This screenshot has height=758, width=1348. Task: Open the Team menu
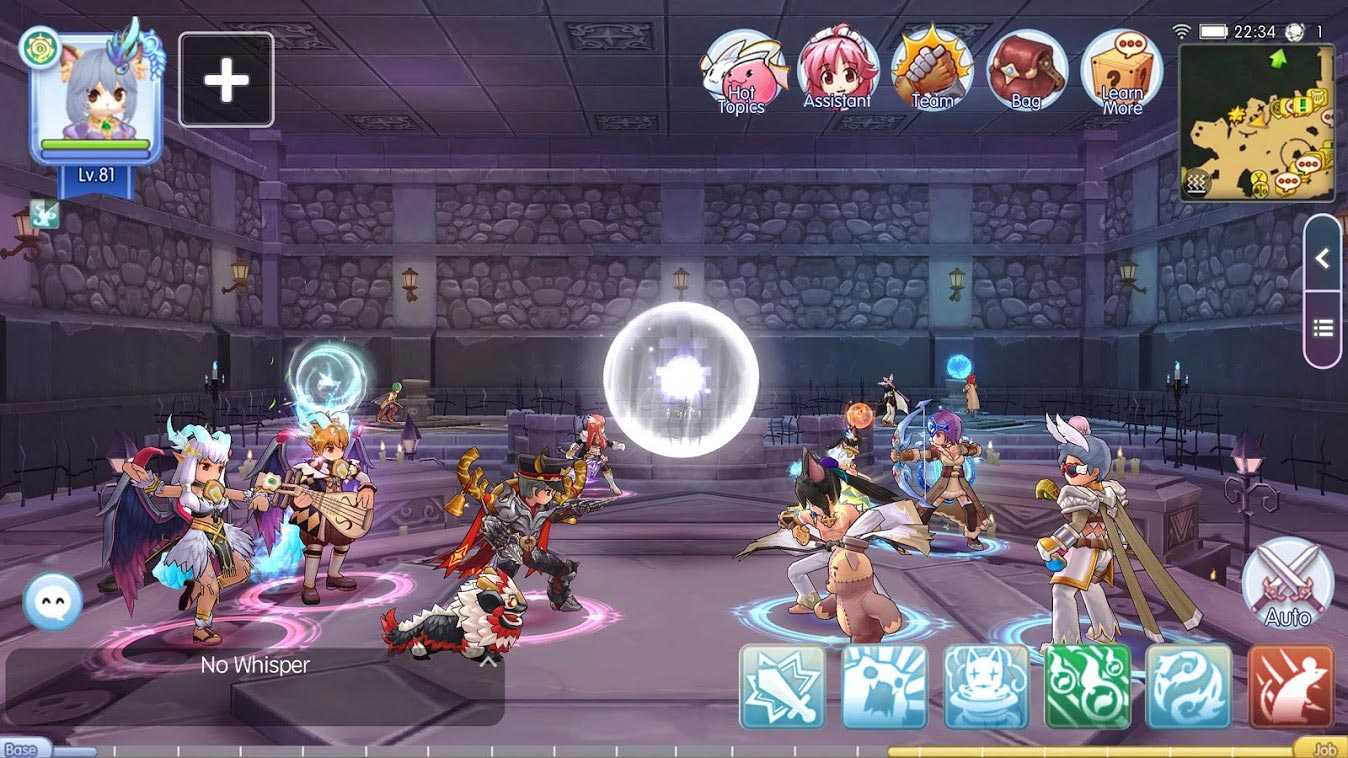click(932, 70)
